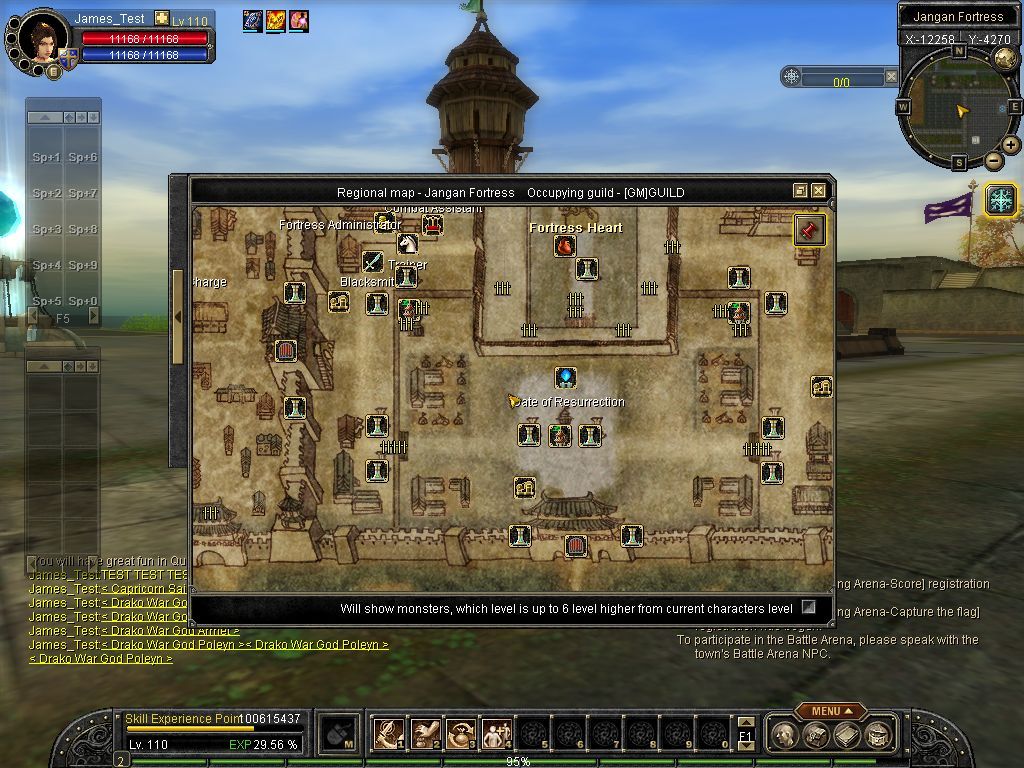Viewport: 1024px width, 768px height.
Task: Zoom in the minimap with plus button
Action: pos(1011,145)
